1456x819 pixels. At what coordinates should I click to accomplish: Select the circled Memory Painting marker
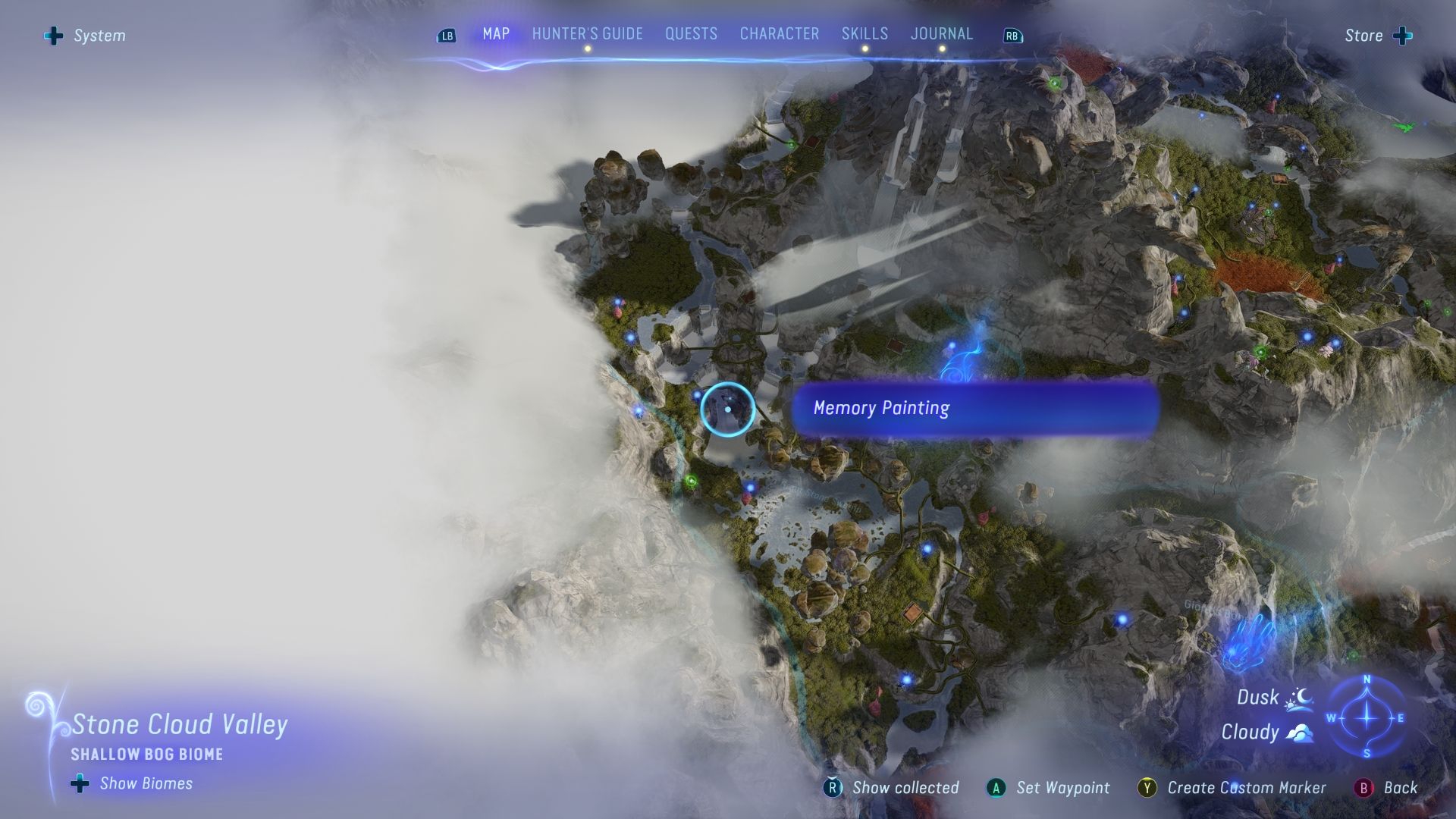(729, 409)
